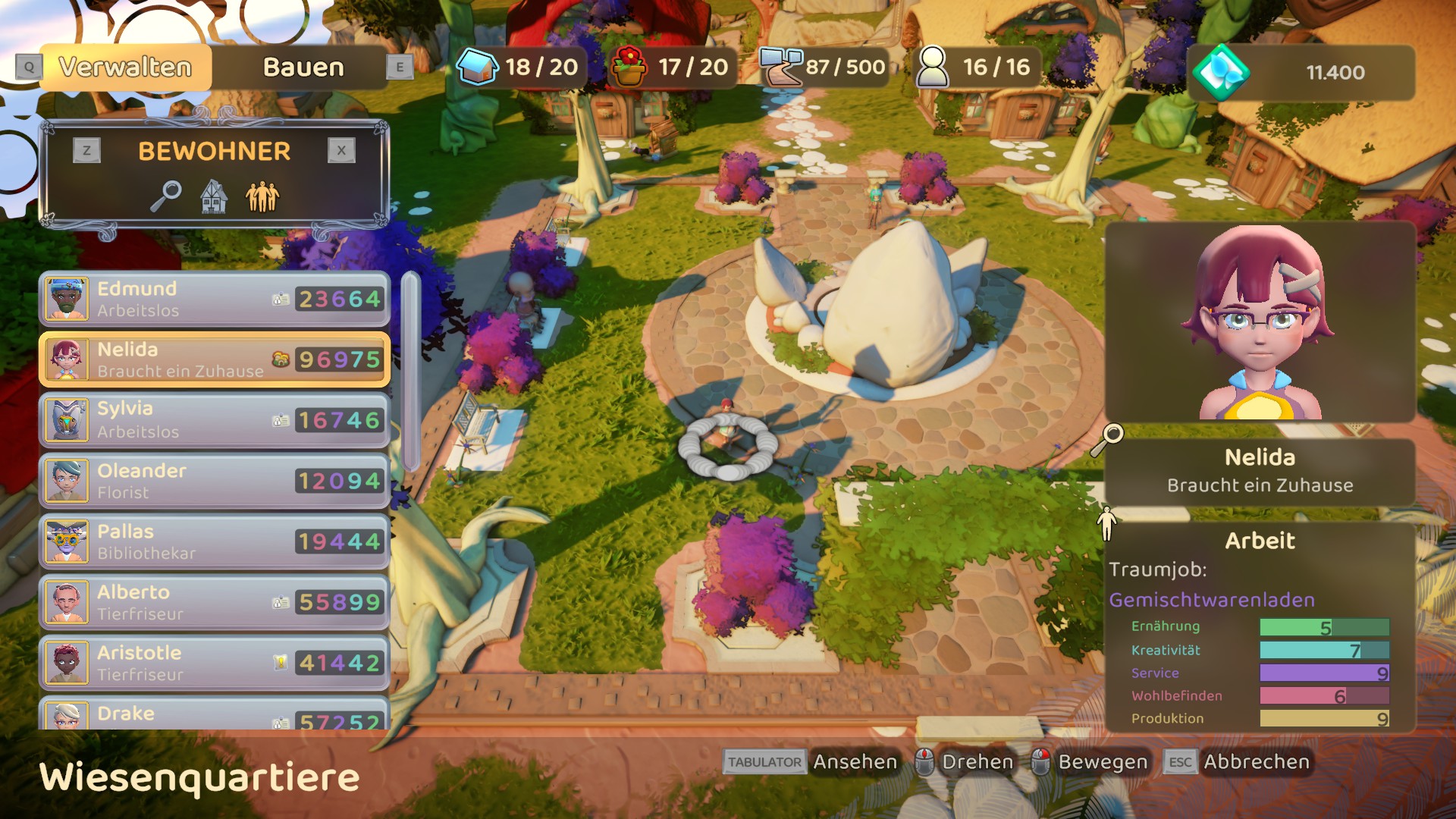The height and width of the screenshot is (819, 1456).
Task: Click the resident list scrollbar
Action: tap(410, 372)
